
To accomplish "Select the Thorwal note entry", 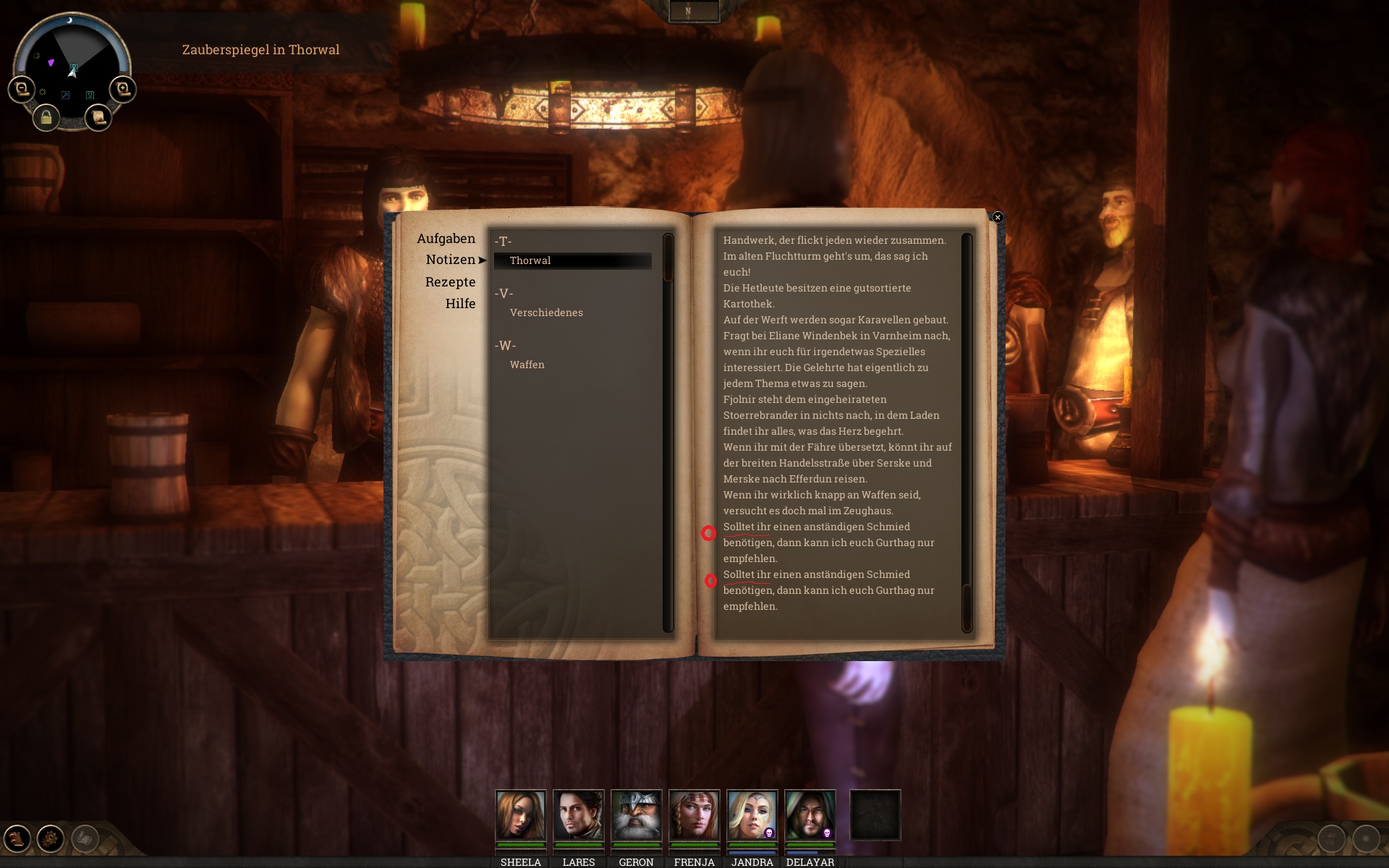I will pyautogui.click(x=530, y=260).
